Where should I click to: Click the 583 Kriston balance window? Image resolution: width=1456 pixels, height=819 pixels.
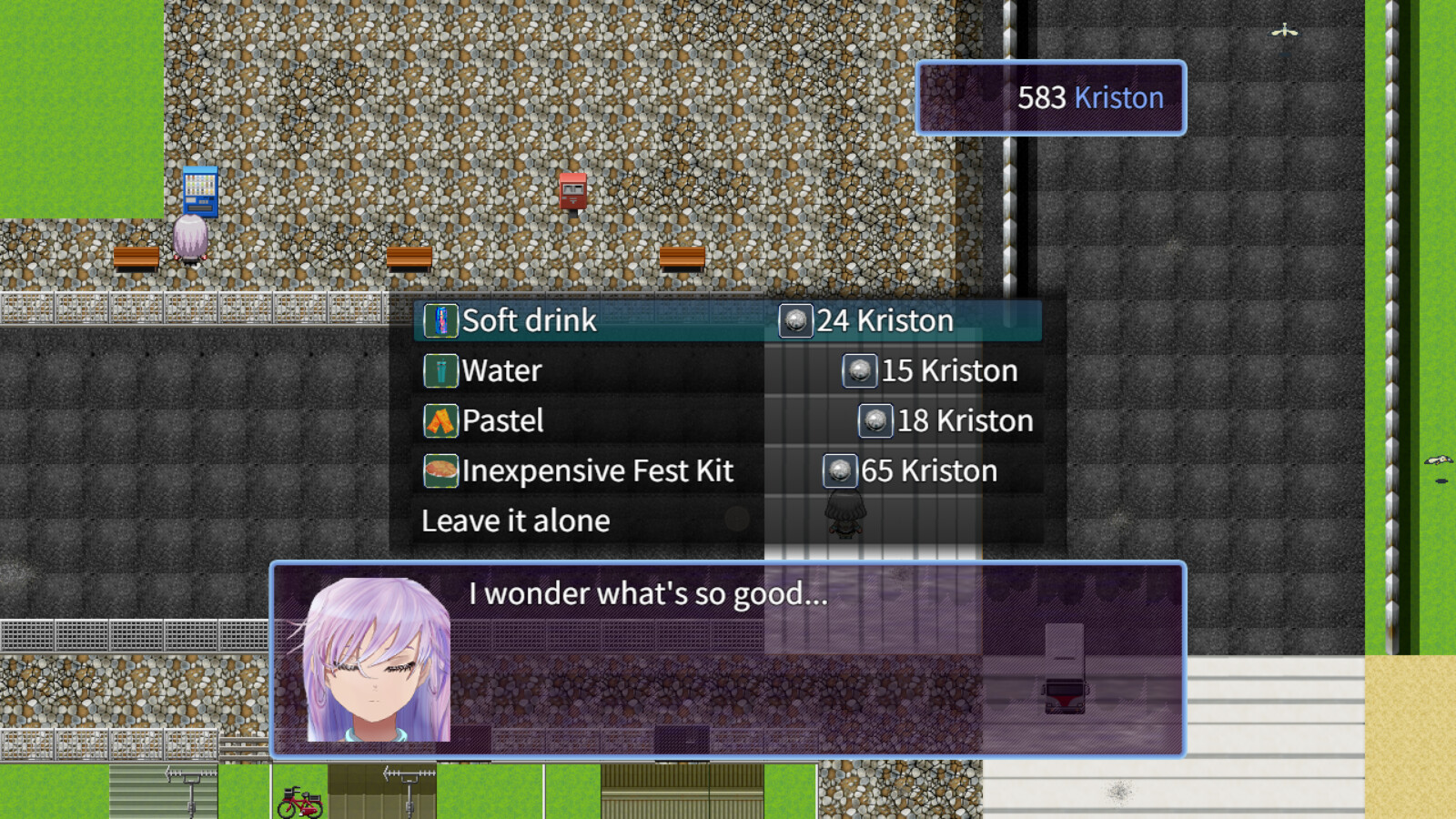pos(1048,97)
